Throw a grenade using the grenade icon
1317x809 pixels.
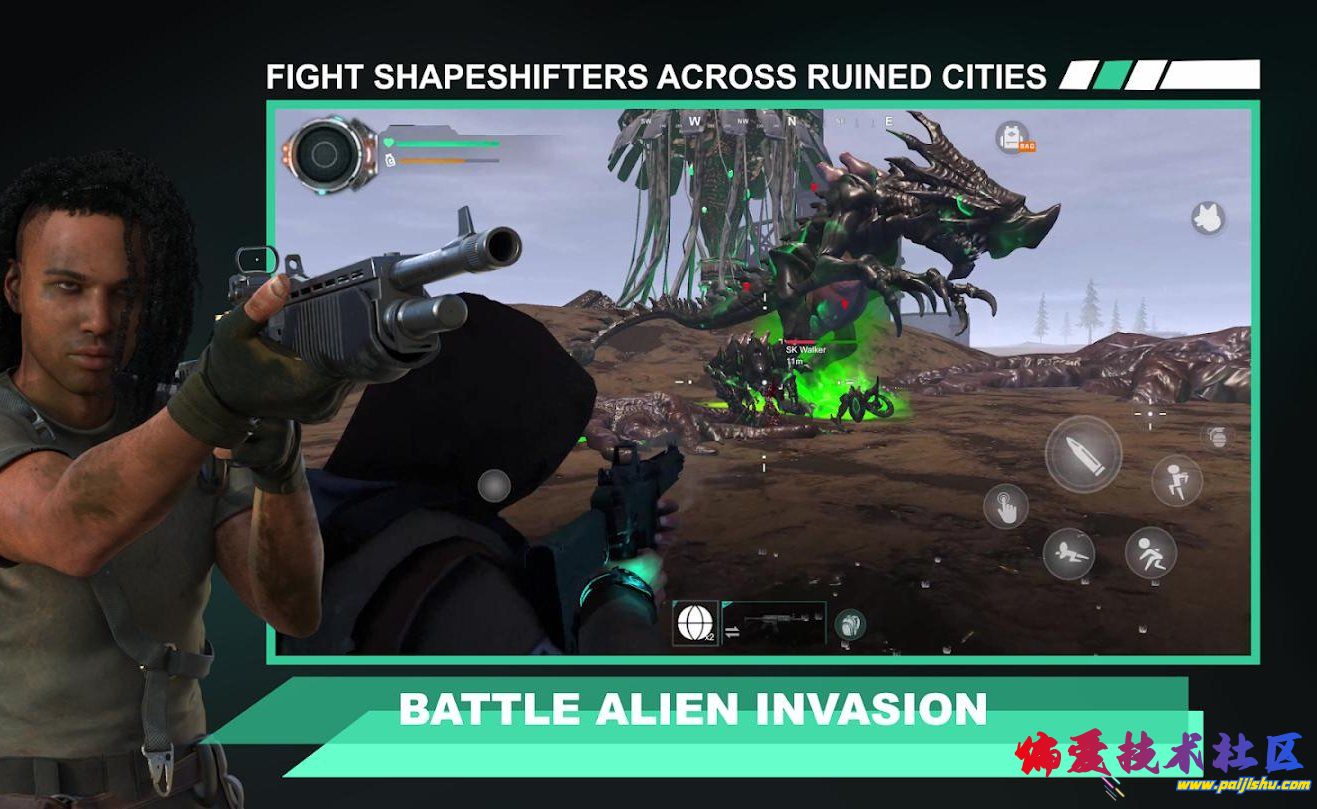(1216, 436)
